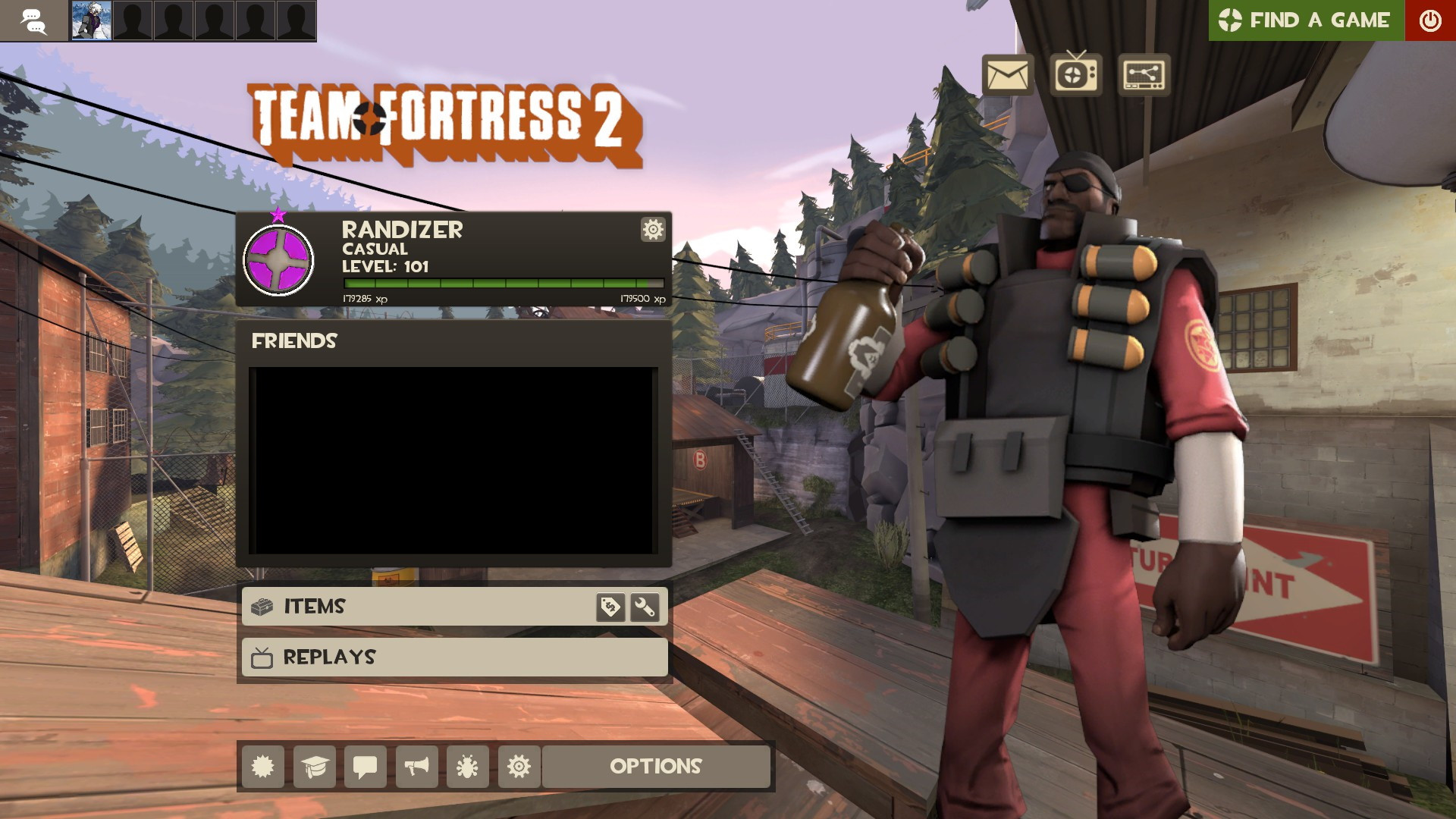Open training via the graduation cap icon
Viewport: 1456px width, 819px height.
tap(315, 767)
